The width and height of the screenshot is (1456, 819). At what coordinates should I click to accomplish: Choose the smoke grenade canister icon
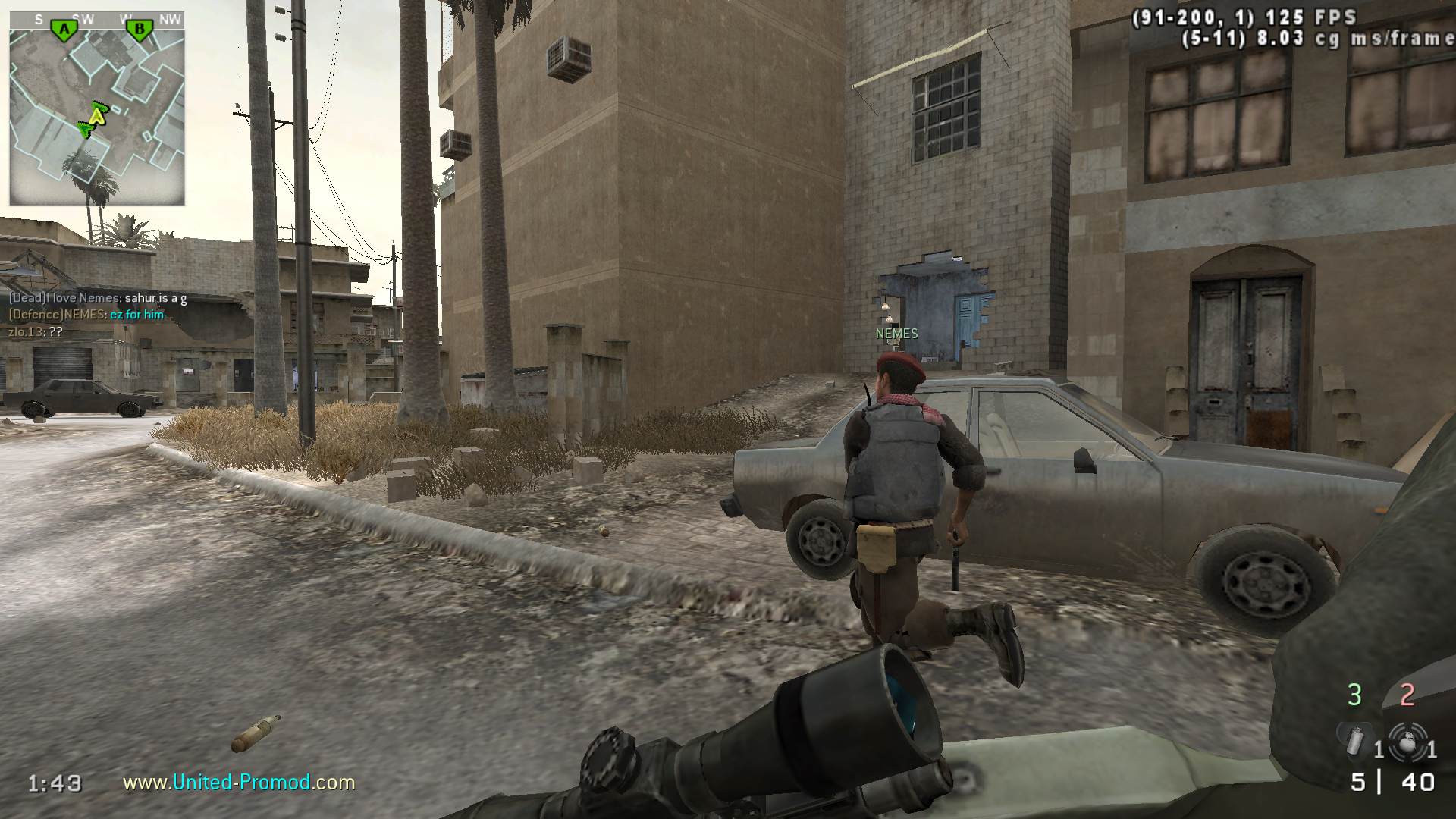click(x=1355, y=740)
